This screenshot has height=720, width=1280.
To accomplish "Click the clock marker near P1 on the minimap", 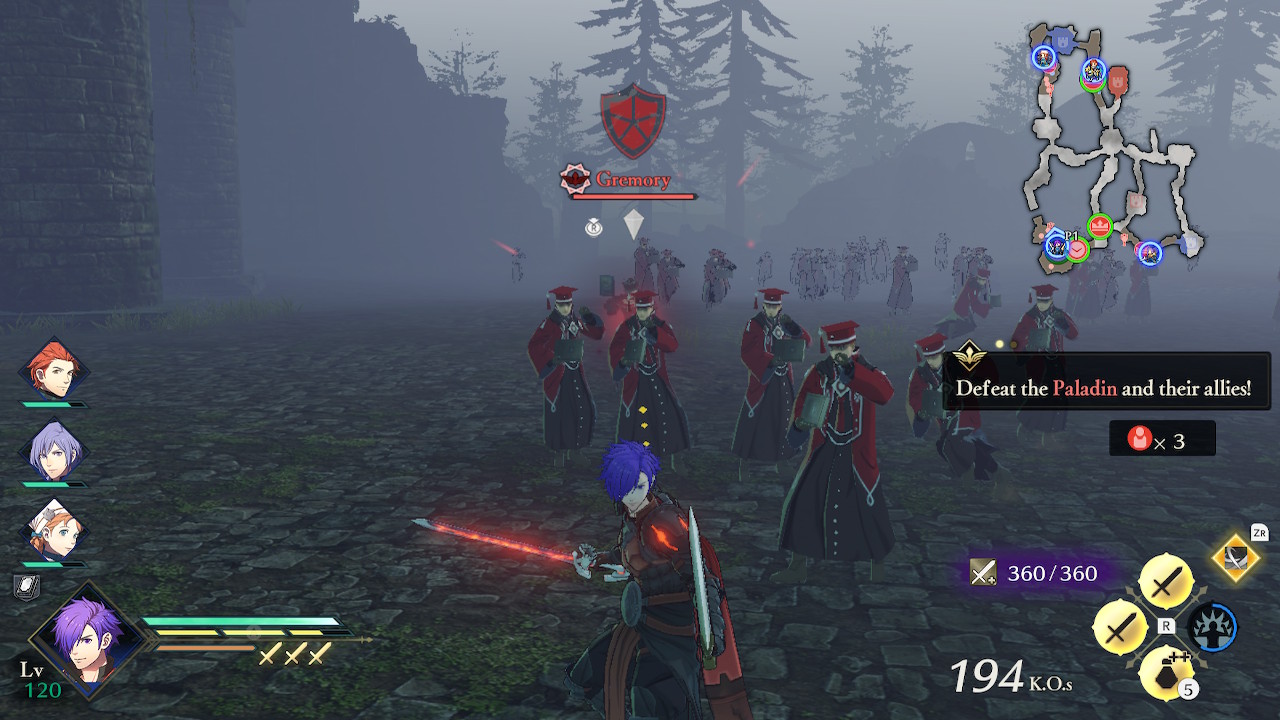I will point(1077,250).
